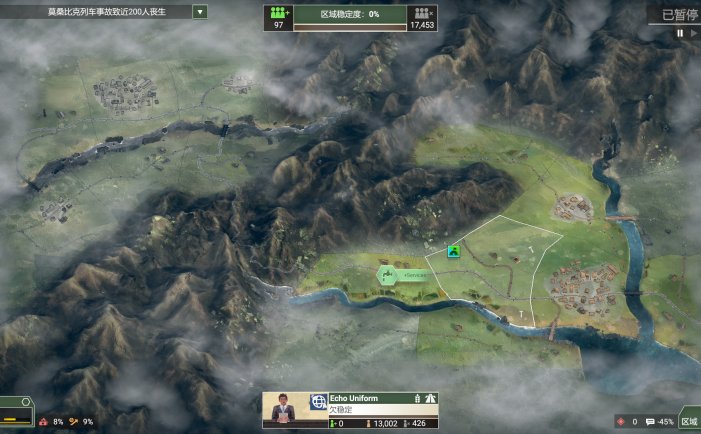Expand the news headline dropdown arrow

coord(200,12)
